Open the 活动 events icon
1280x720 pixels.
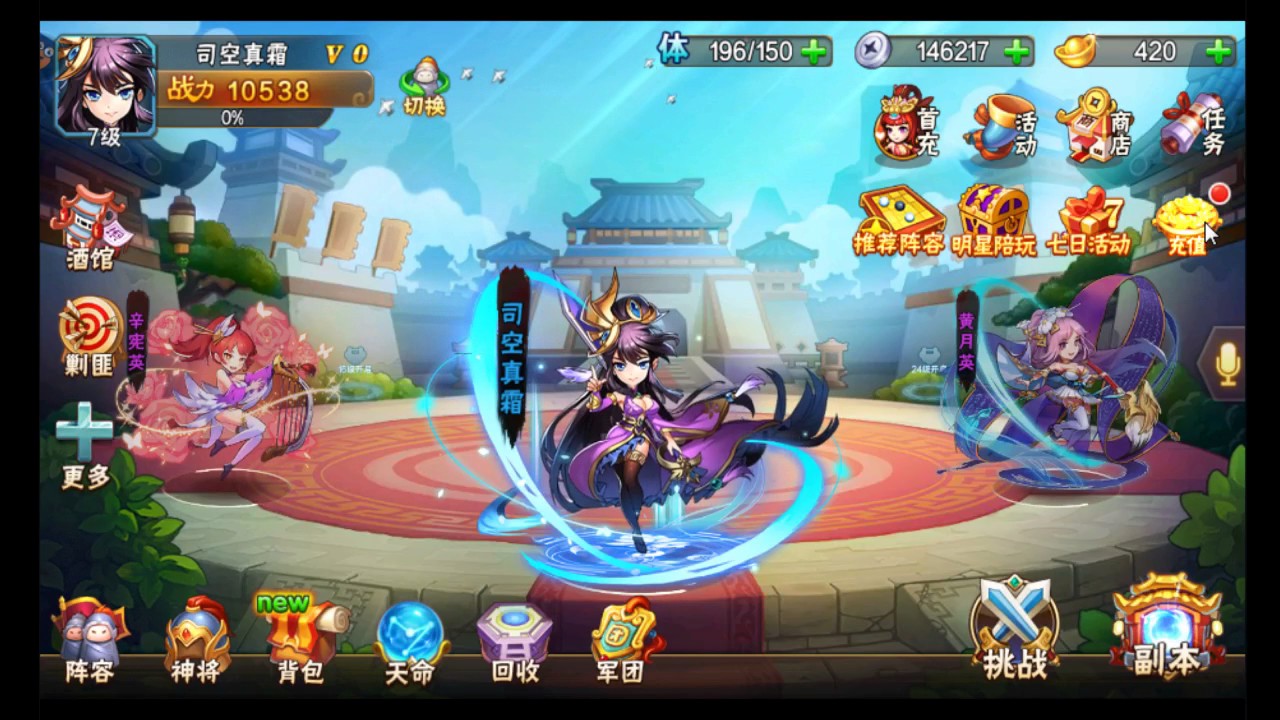1001,127
